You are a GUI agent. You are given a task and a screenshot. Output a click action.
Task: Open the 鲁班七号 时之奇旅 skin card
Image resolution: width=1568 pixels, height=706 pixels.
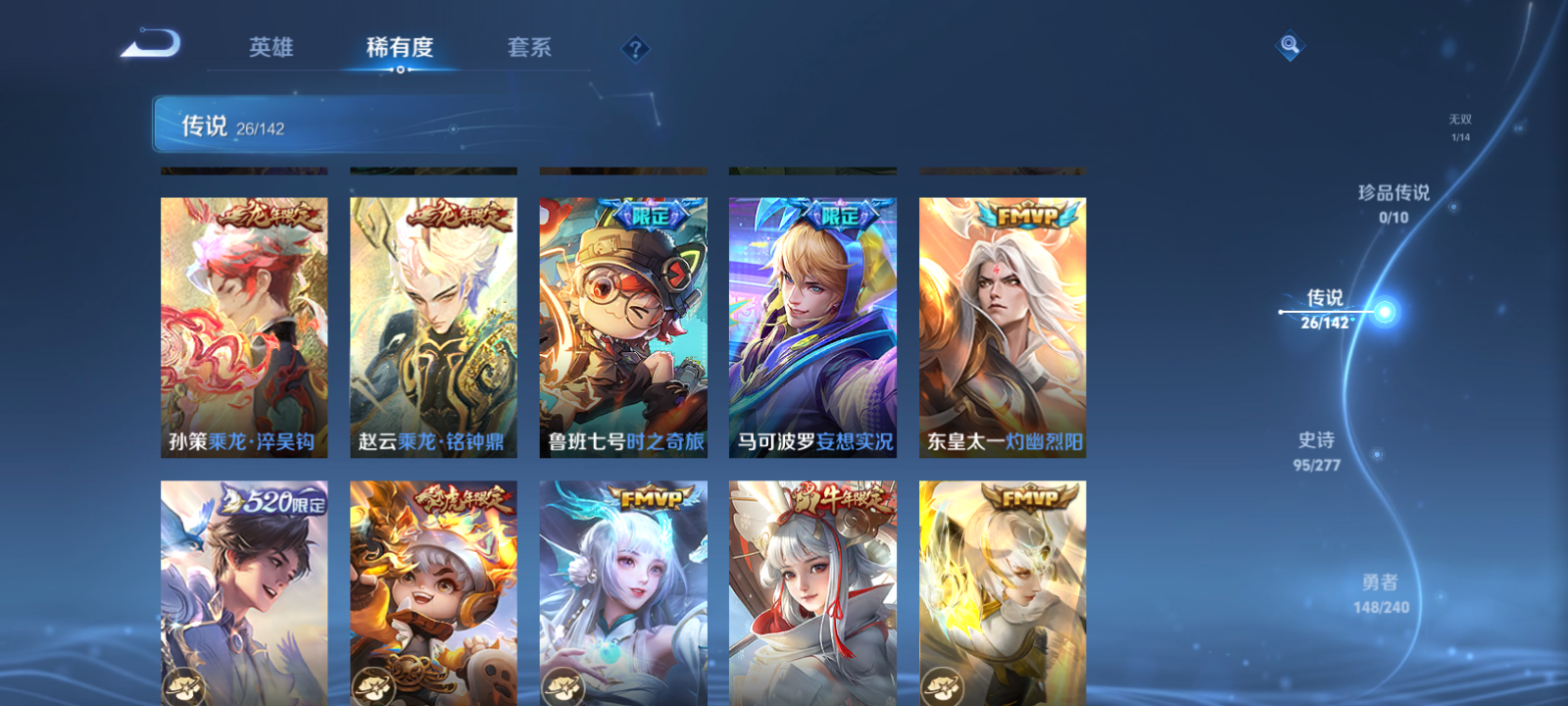[x=623, y=324]
